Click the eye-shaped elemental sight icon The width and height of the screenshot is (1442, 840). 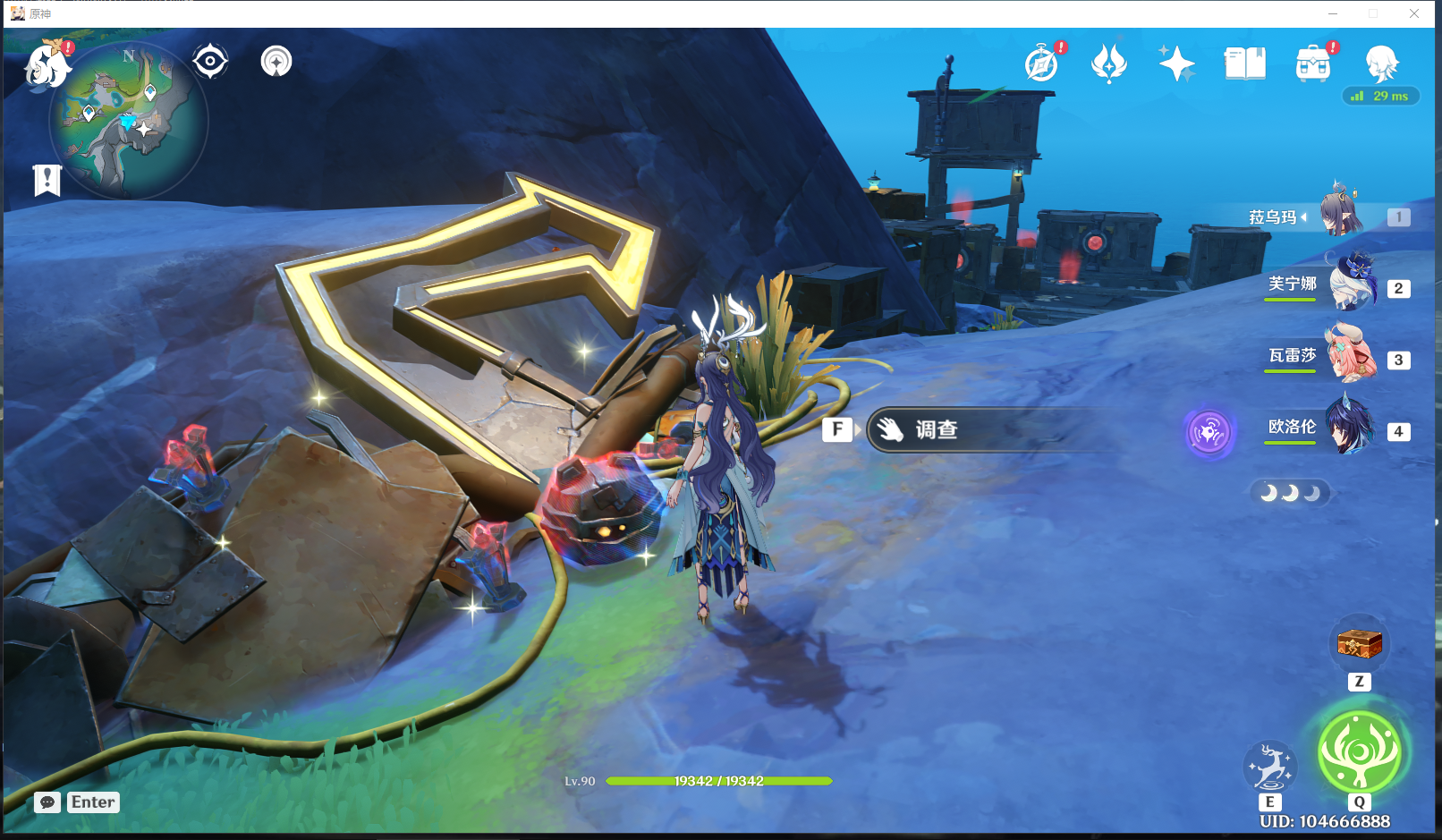pyautogui.click(x=210, y=62)
